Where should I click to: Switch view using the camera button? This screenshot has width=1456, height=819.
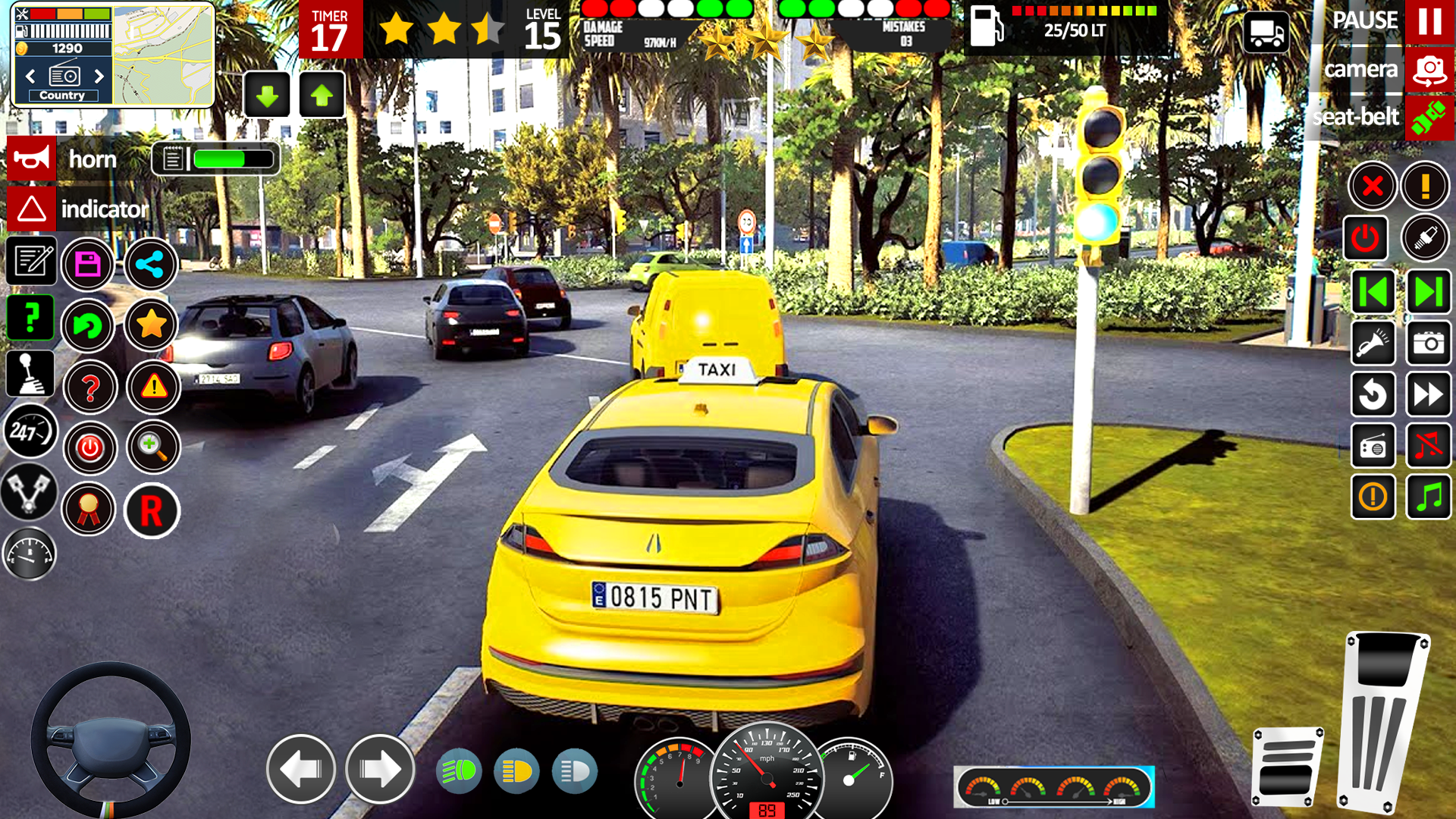[1429, 71]
